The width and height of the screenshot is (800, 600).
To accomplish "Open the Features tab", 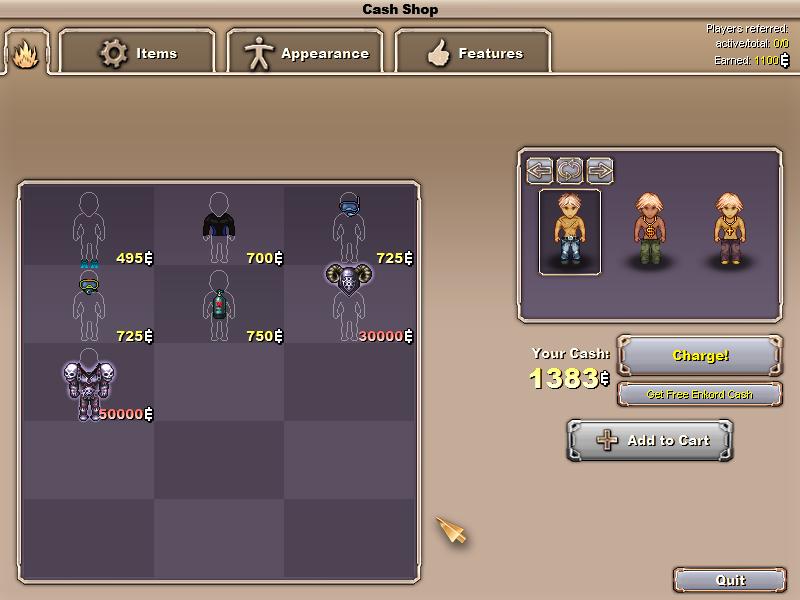I will point(474,53).
